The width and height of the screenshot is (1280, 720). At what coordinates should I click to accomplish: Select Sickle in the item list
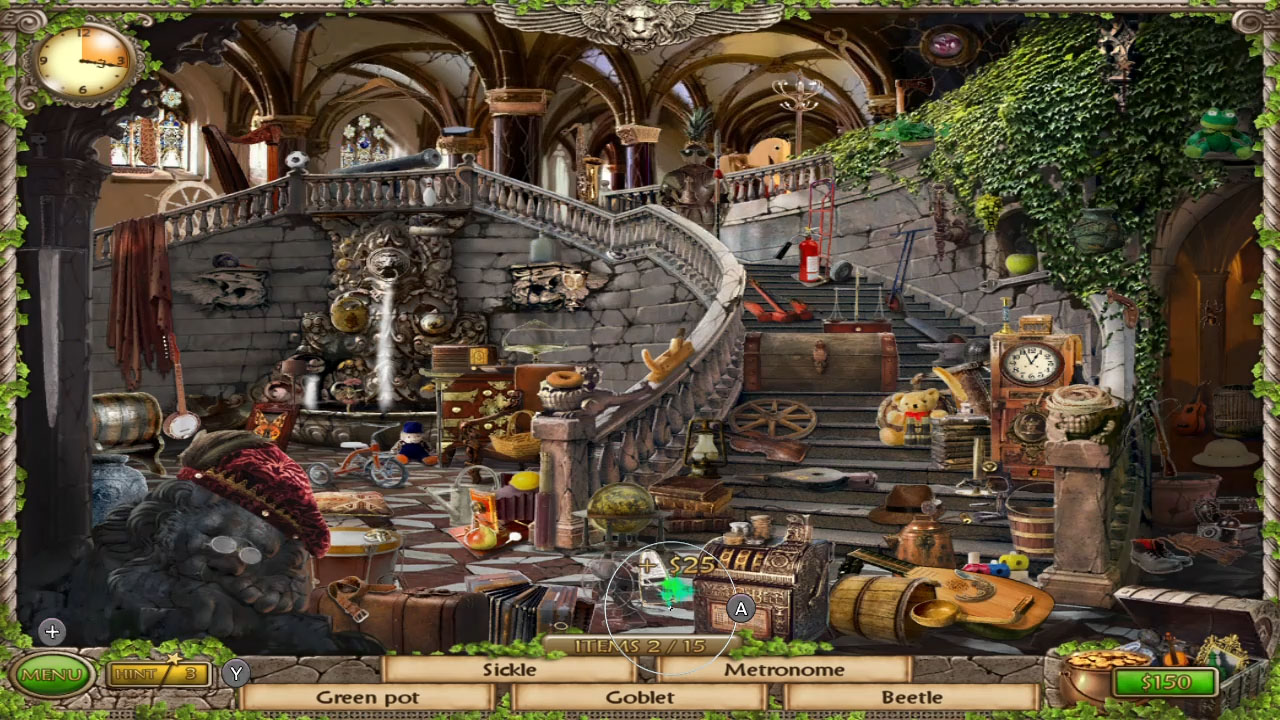click(x=510, y=671)
